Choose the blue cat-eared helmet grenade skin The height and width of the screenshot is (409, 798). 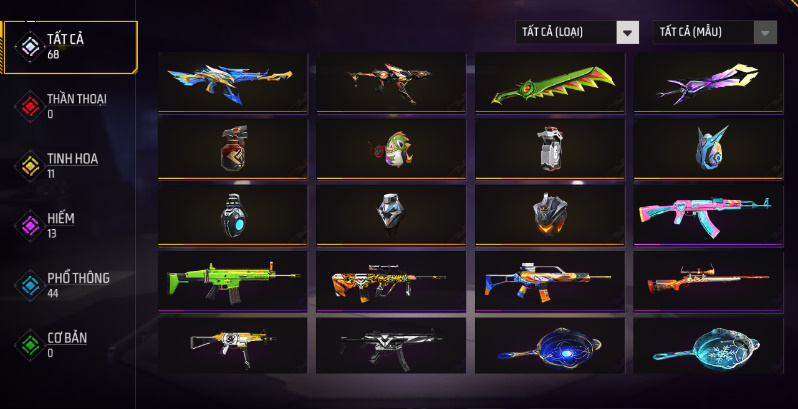coord(708,147)
